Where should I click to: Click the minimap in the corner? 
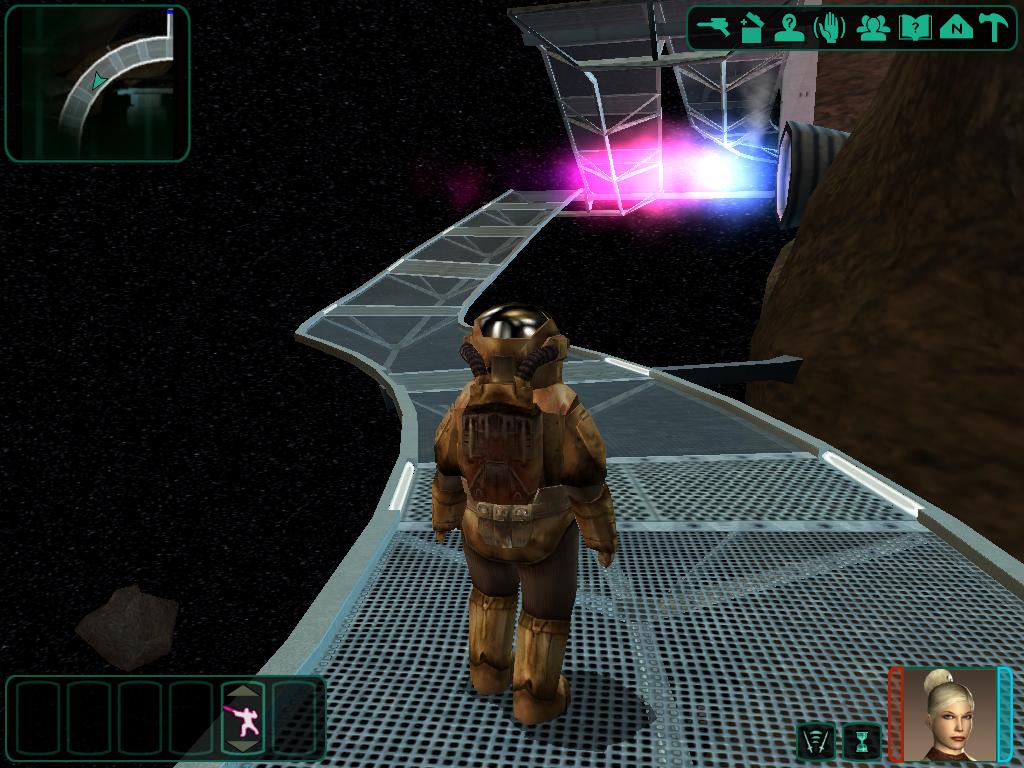pos(97,83)
